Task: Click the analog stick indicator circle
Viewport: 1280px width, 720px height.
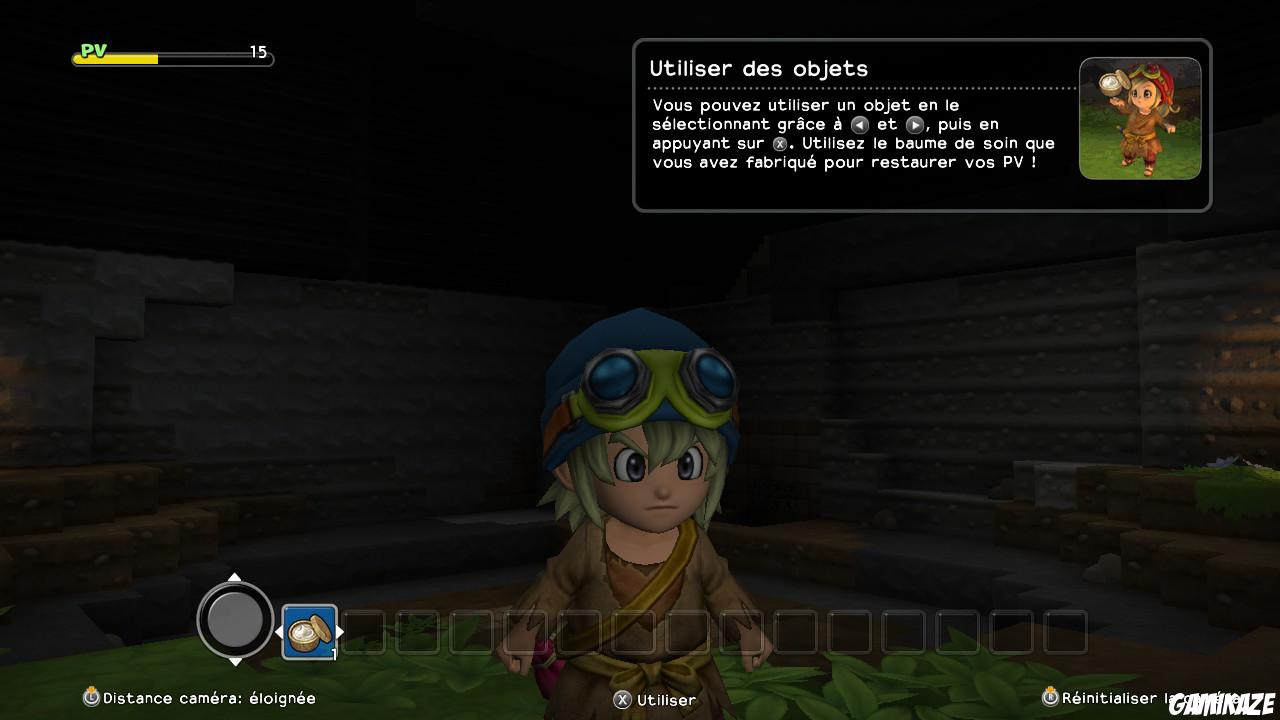Action: [235, 621]
